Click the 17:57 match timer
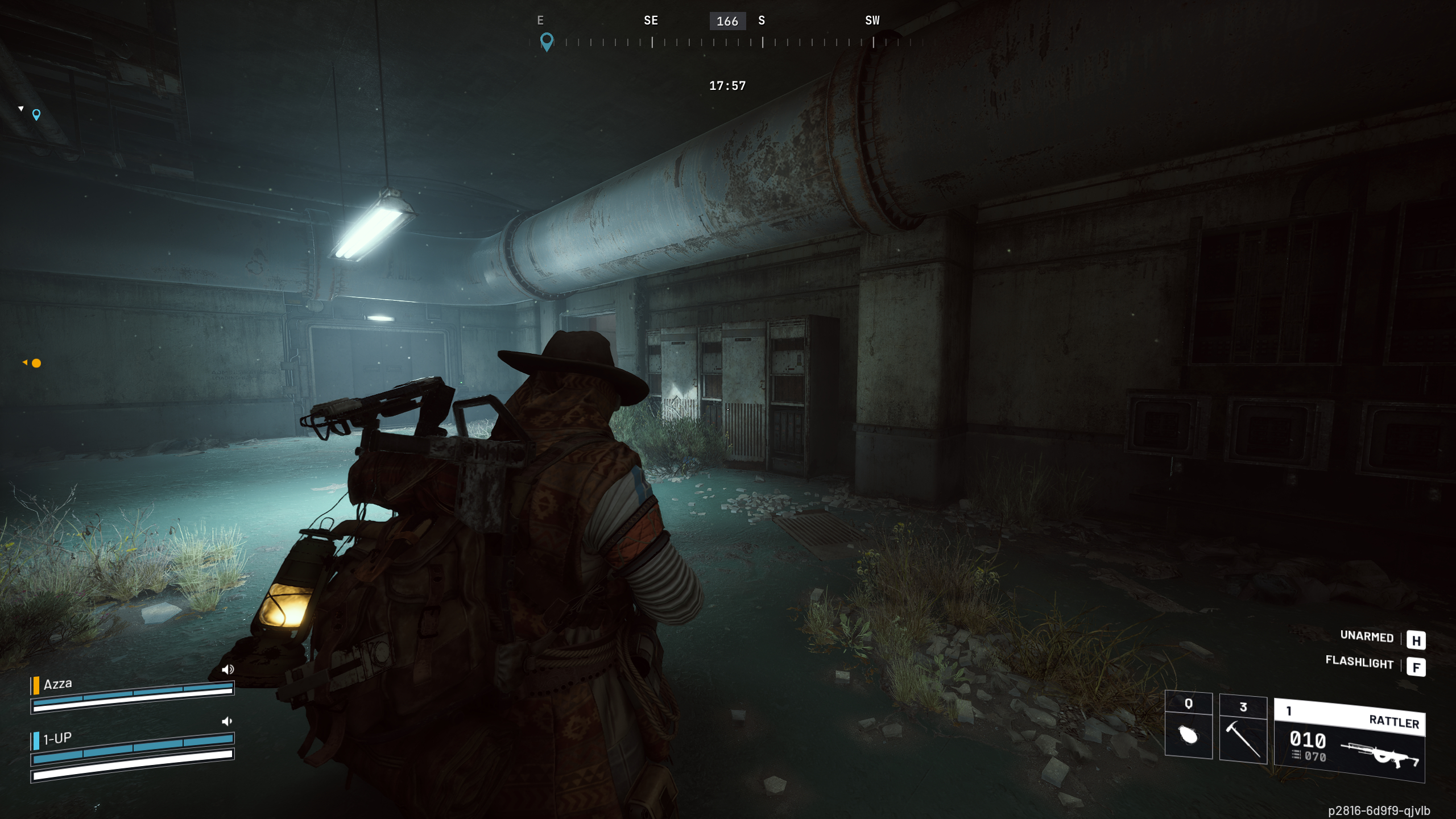This screenshot has height=819, width=1456. point(727,85)
